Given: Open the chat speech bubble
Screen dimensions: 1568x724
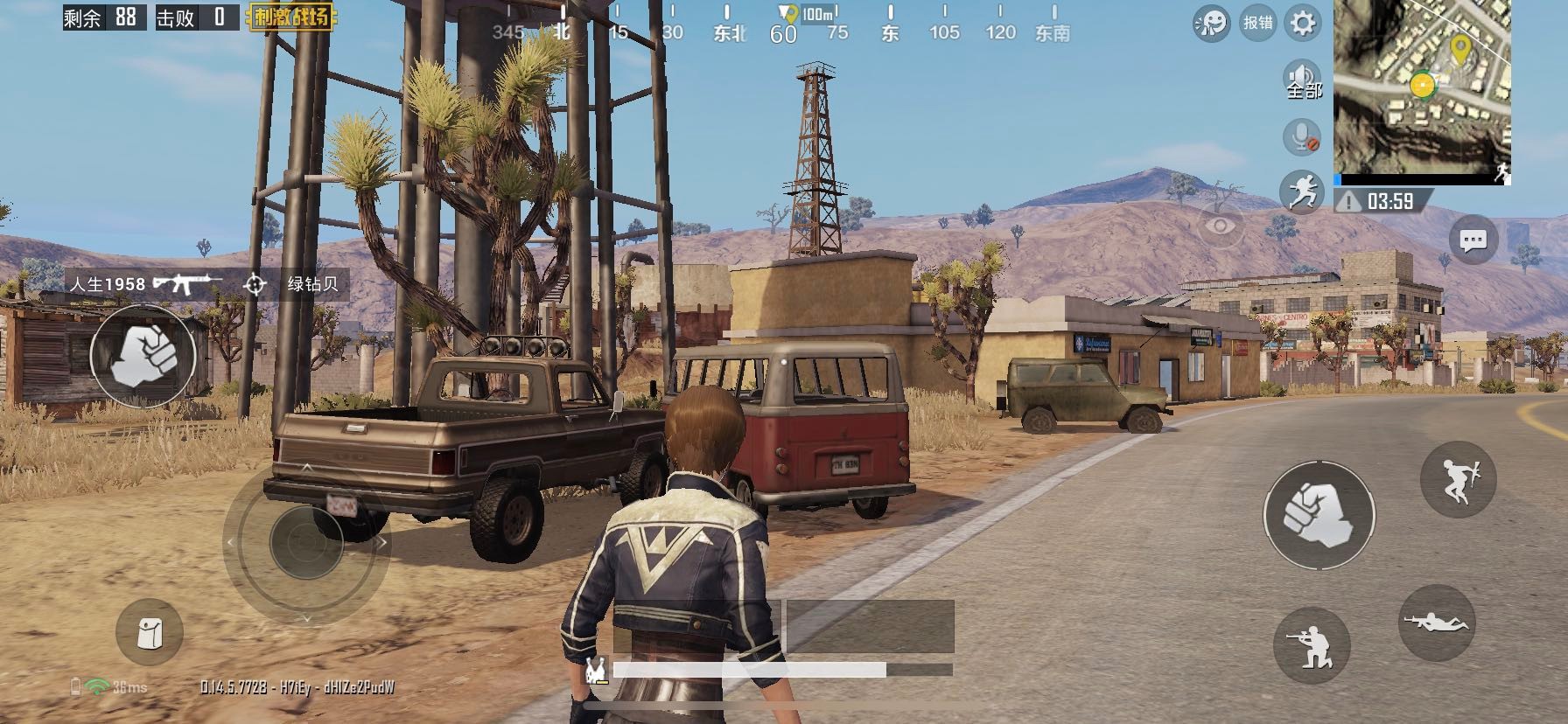Looking at the screenshot, I should click(1473, 240).
